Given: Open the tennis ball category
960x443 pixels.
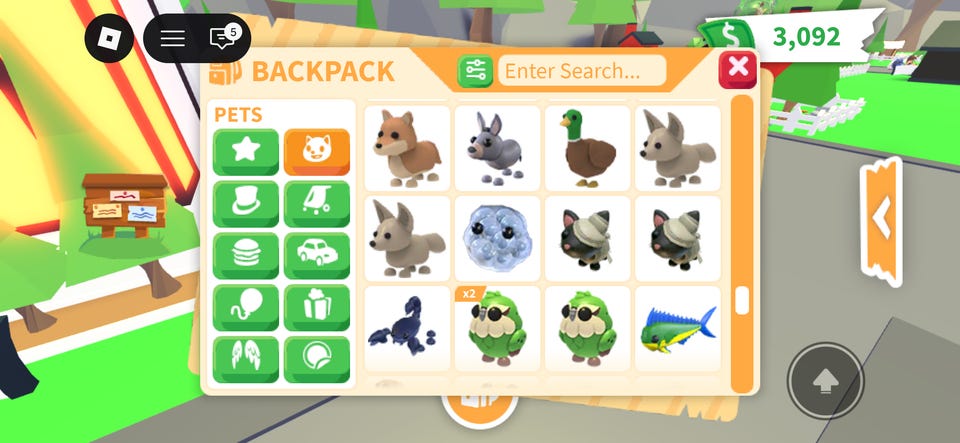Looking at the screenshot, I should [316, 359].
